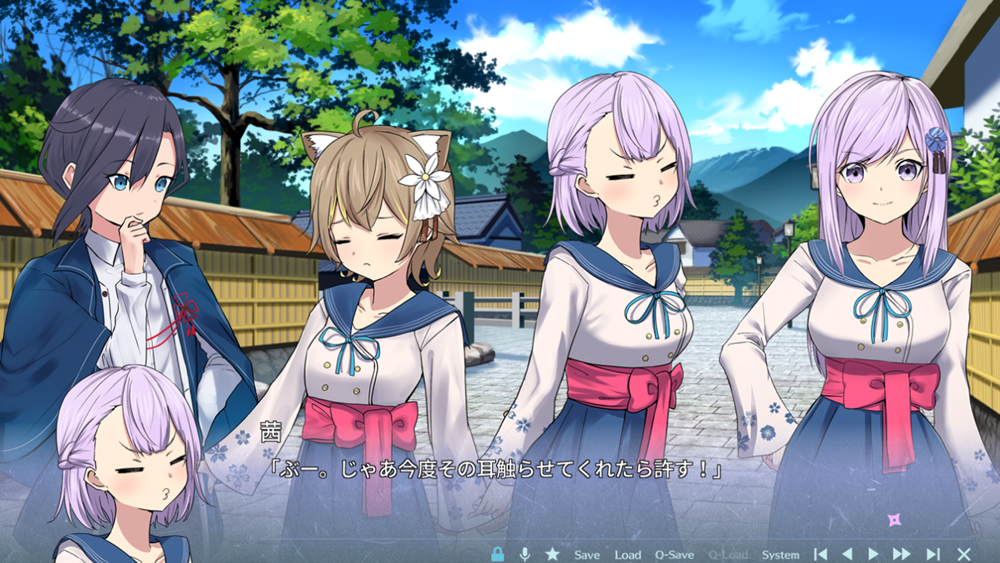Click the microphone voice icon
The image size is (1000, 563).
point(524,554)
